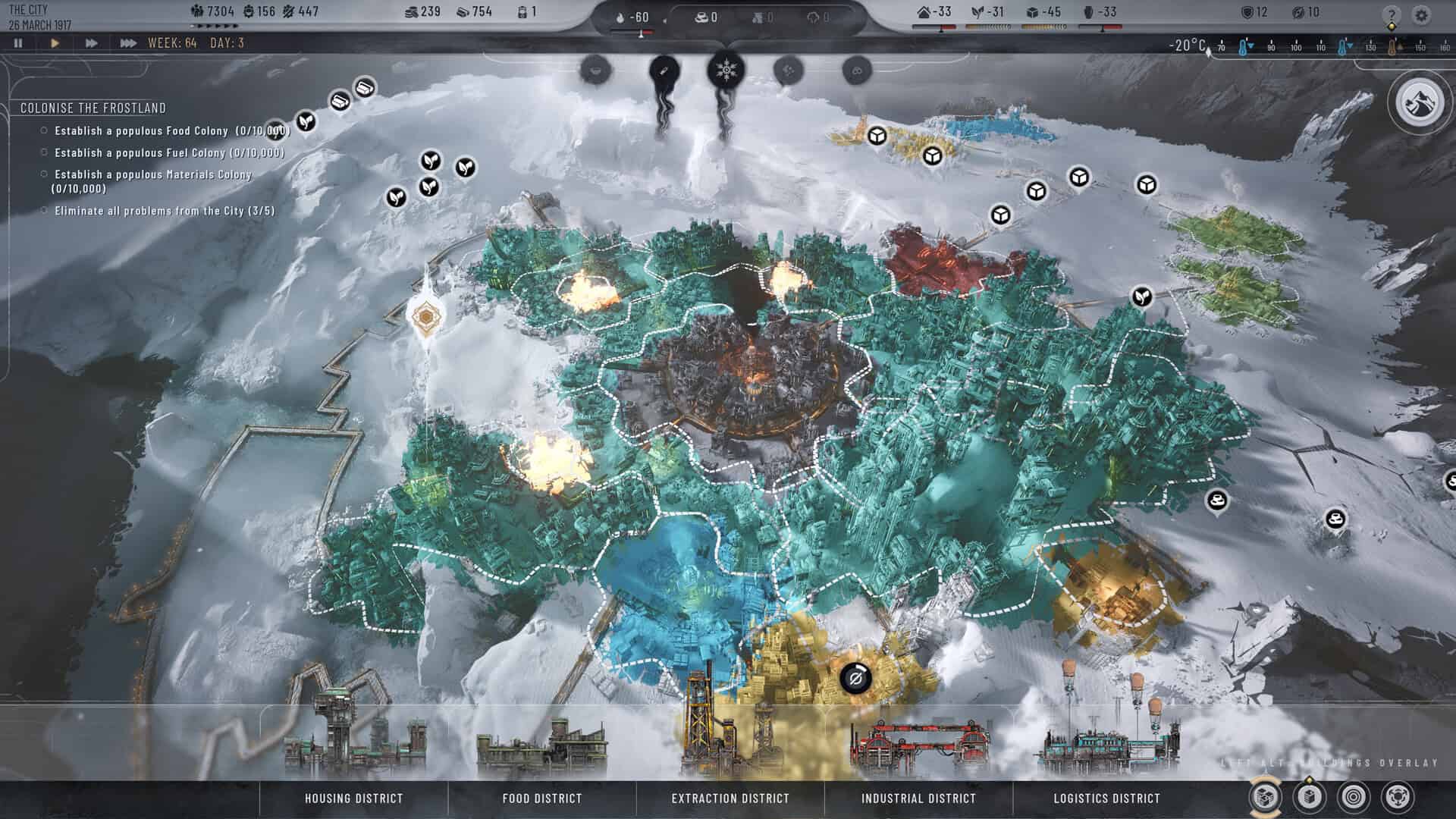This screenshot has width=1456, height=819.
Task: Open the factions wheel icon at bottom right
Action: click(1398, 798)
